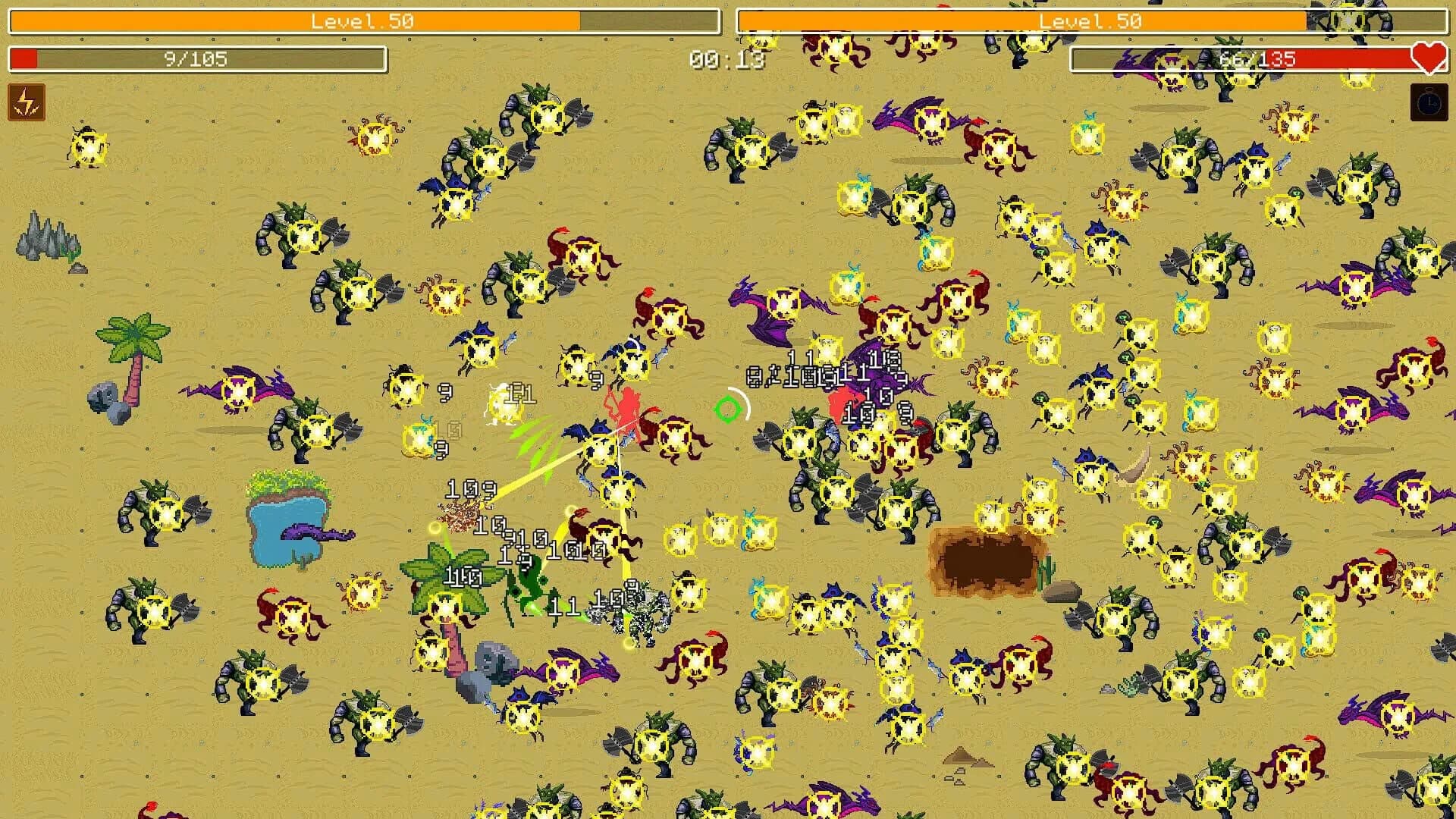
Task: Click the lightning ability icon top-left
Action: coord(25,102)
